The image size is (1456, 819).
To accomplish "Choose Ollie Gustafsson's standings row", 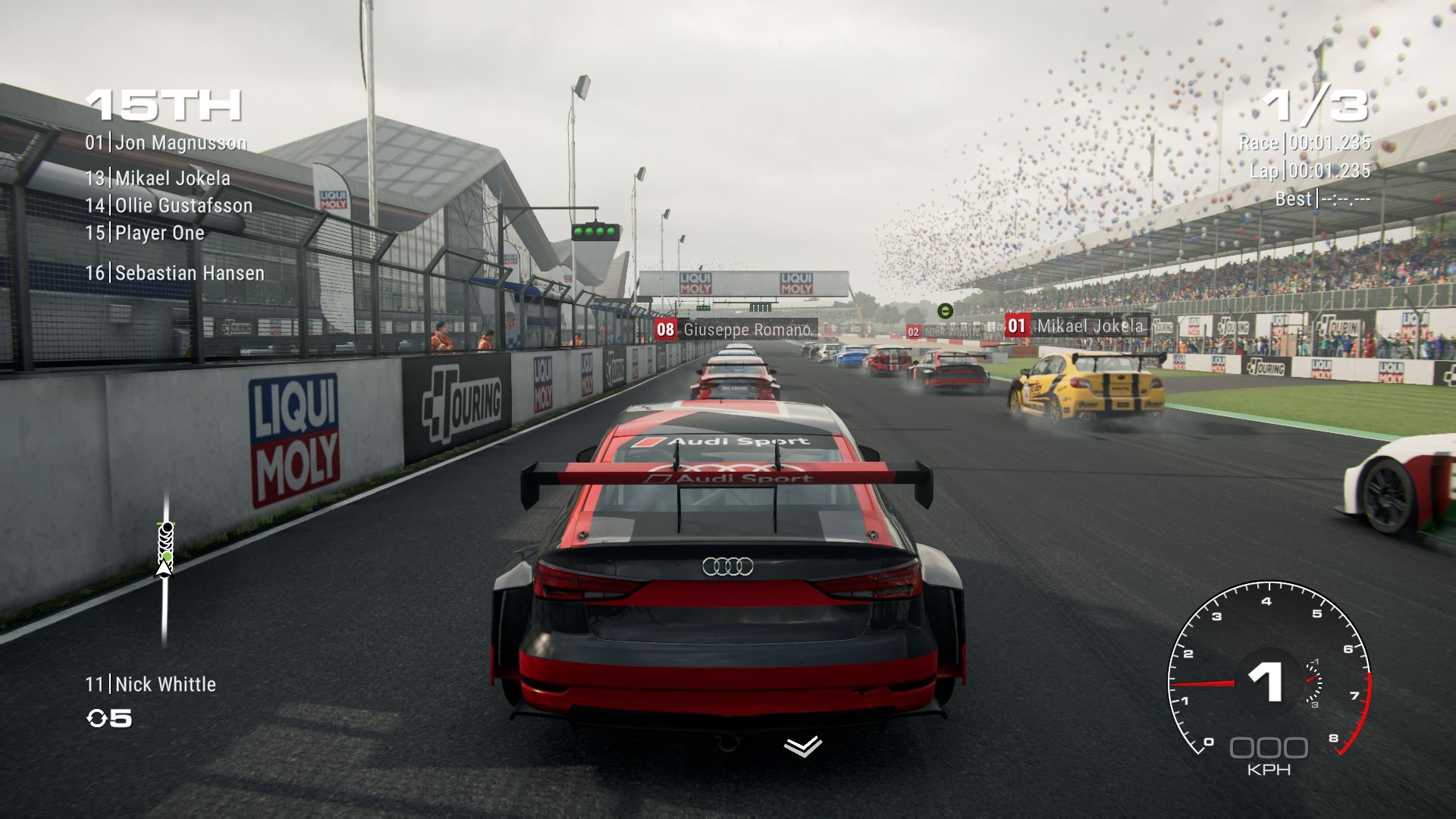I will coord(169,206).
